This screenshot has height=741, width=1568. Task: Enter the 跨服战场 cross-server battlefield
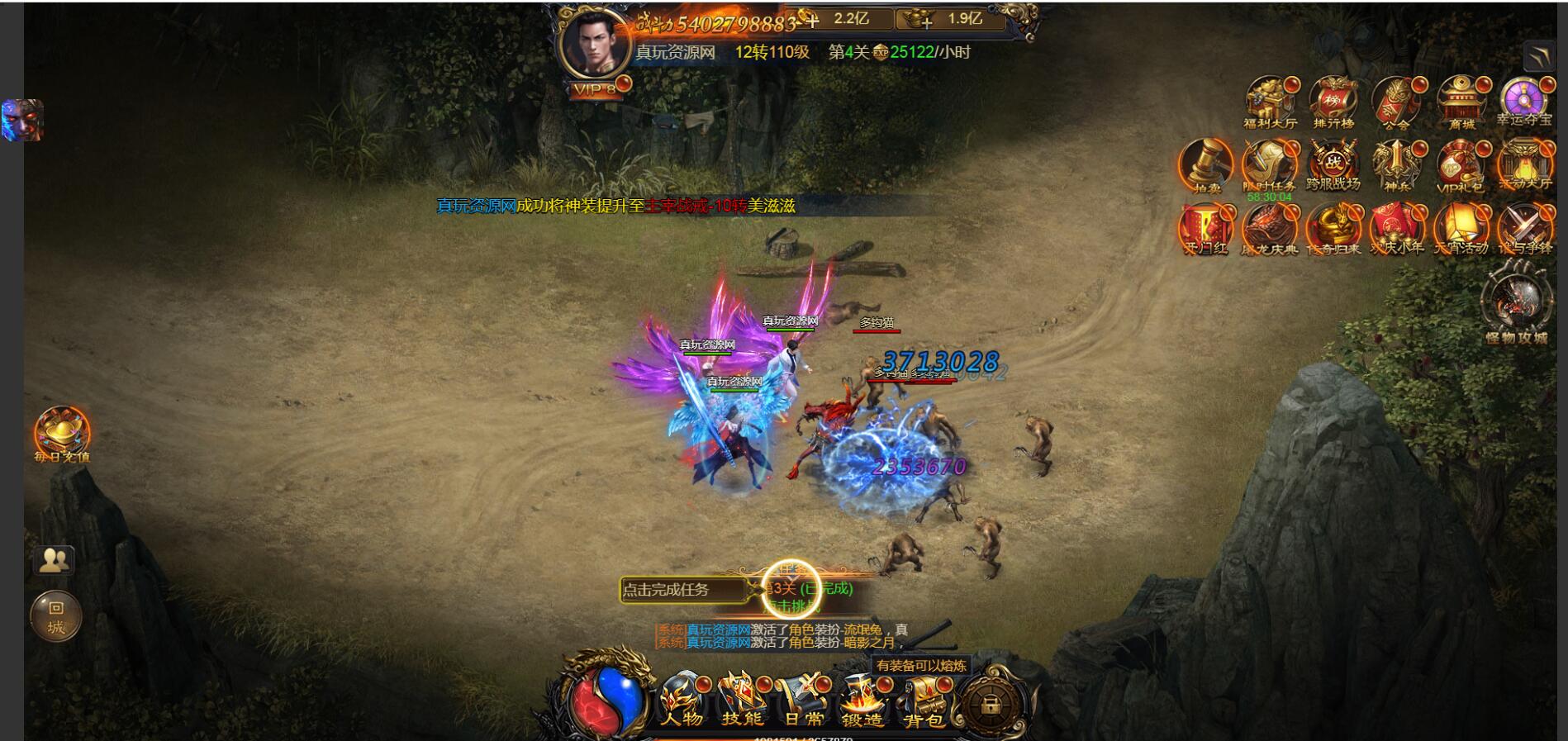[x=1333, y=165]
